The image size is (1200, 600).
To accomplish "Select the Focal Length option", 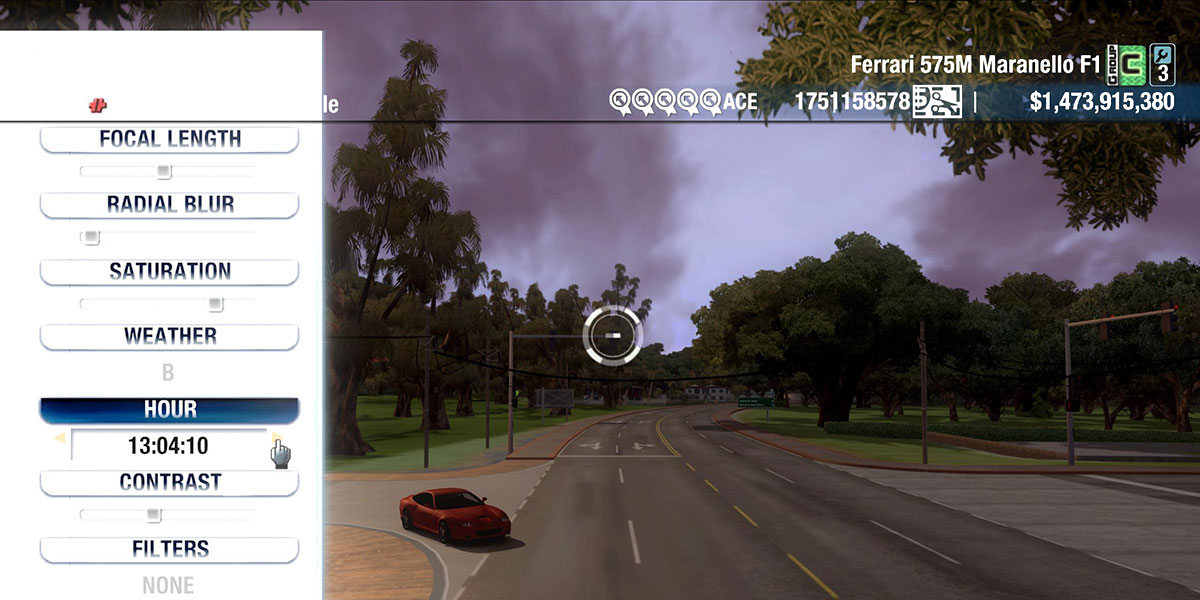I will click(169, 139).
